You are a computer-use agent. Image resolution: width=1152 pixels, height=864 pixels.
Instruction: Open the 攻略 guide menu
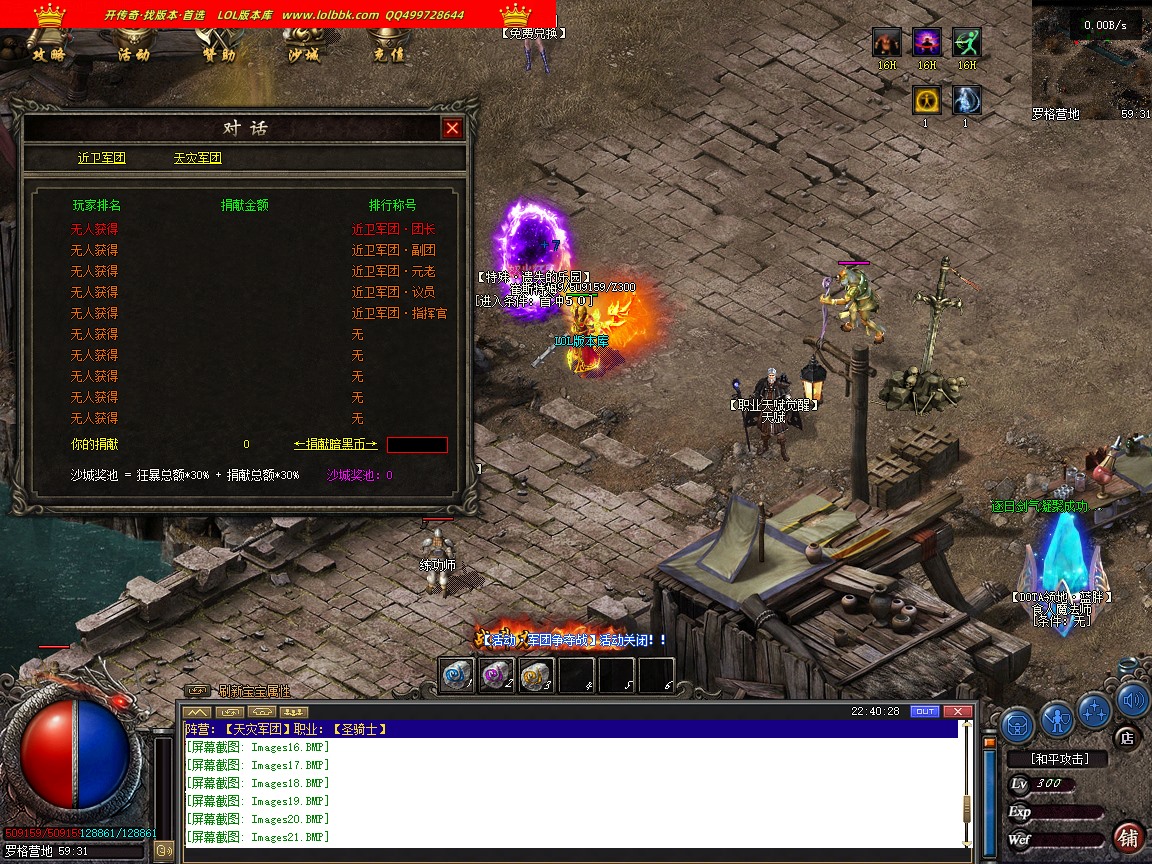48,54
